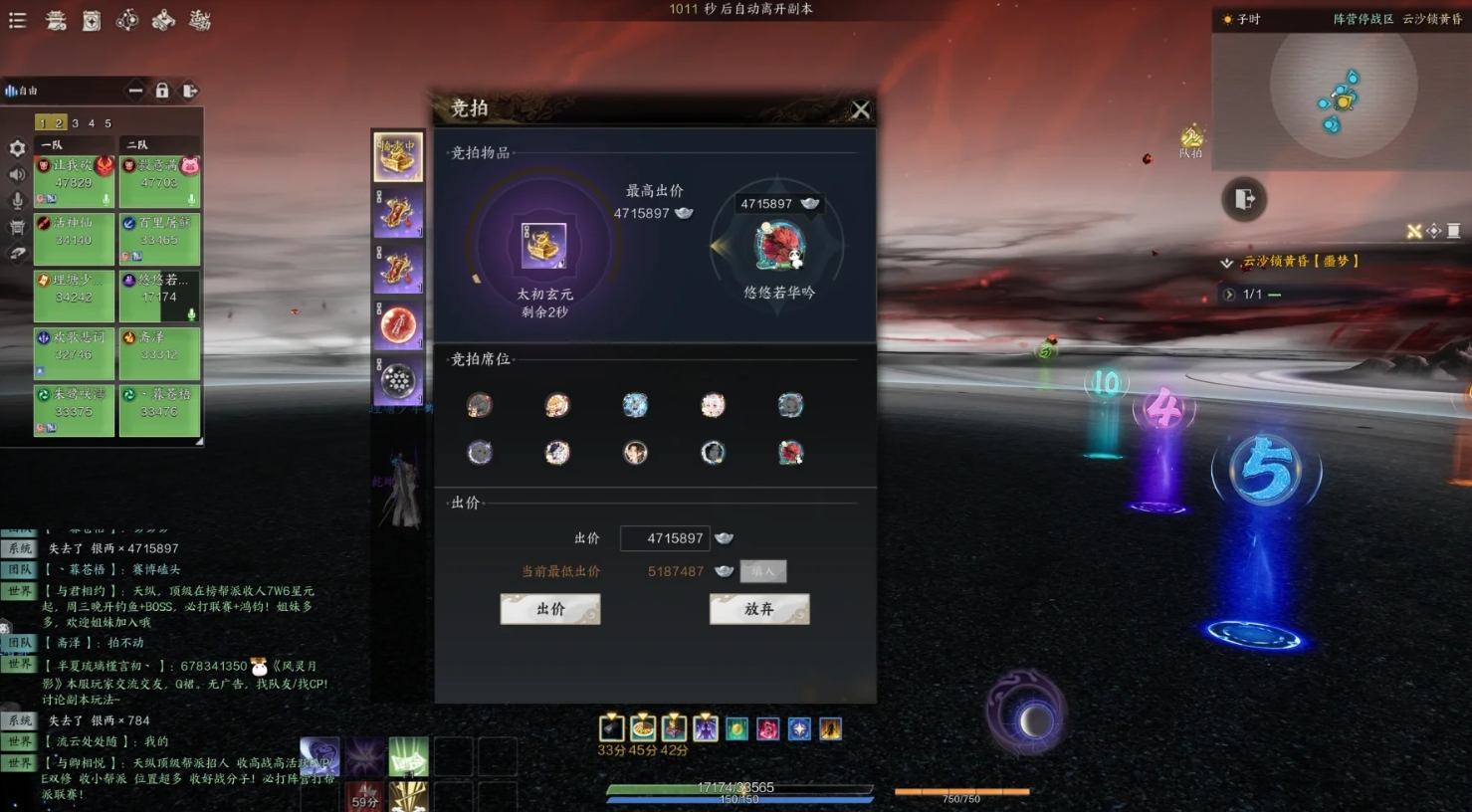
Task: Collapse the quest tracker via the 云沙锁黄昏 chevron
Action: (x=1226, y=263)
